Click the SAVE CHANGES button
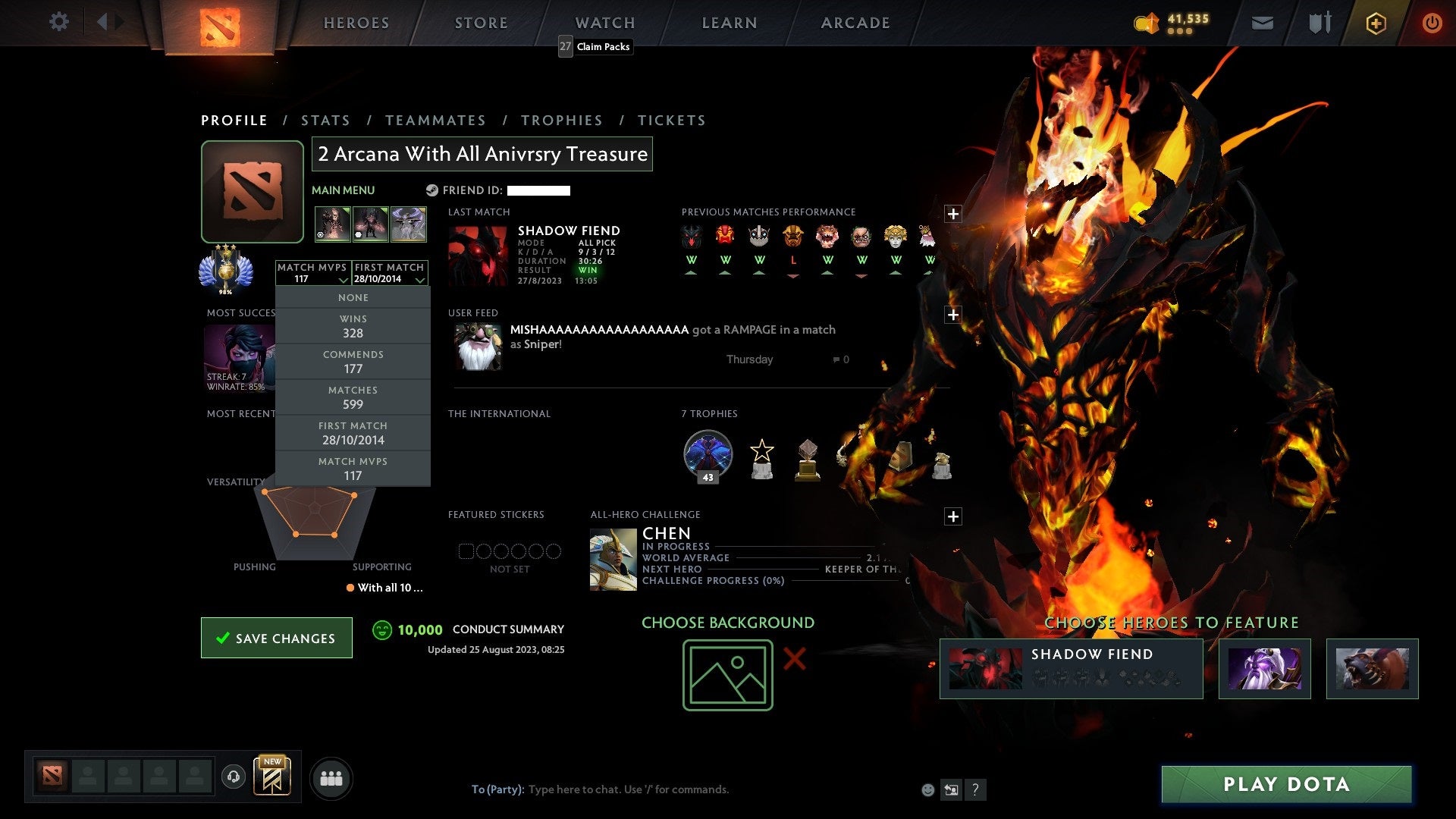The height and width of the screenshot is (819, 1456). pos(276,638)
